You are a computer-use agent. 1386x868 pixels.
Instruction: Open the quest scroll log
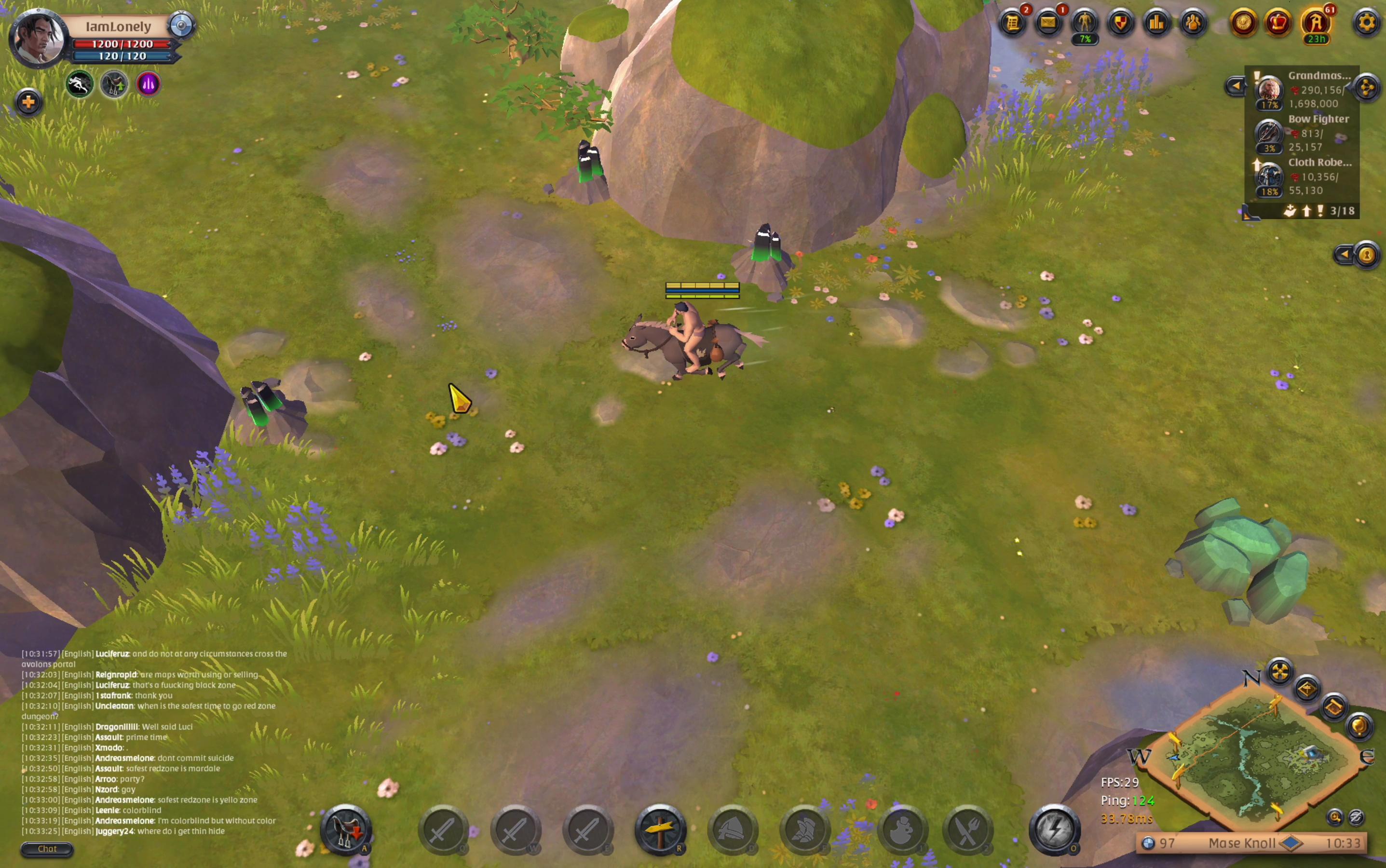pos(1013,23)
